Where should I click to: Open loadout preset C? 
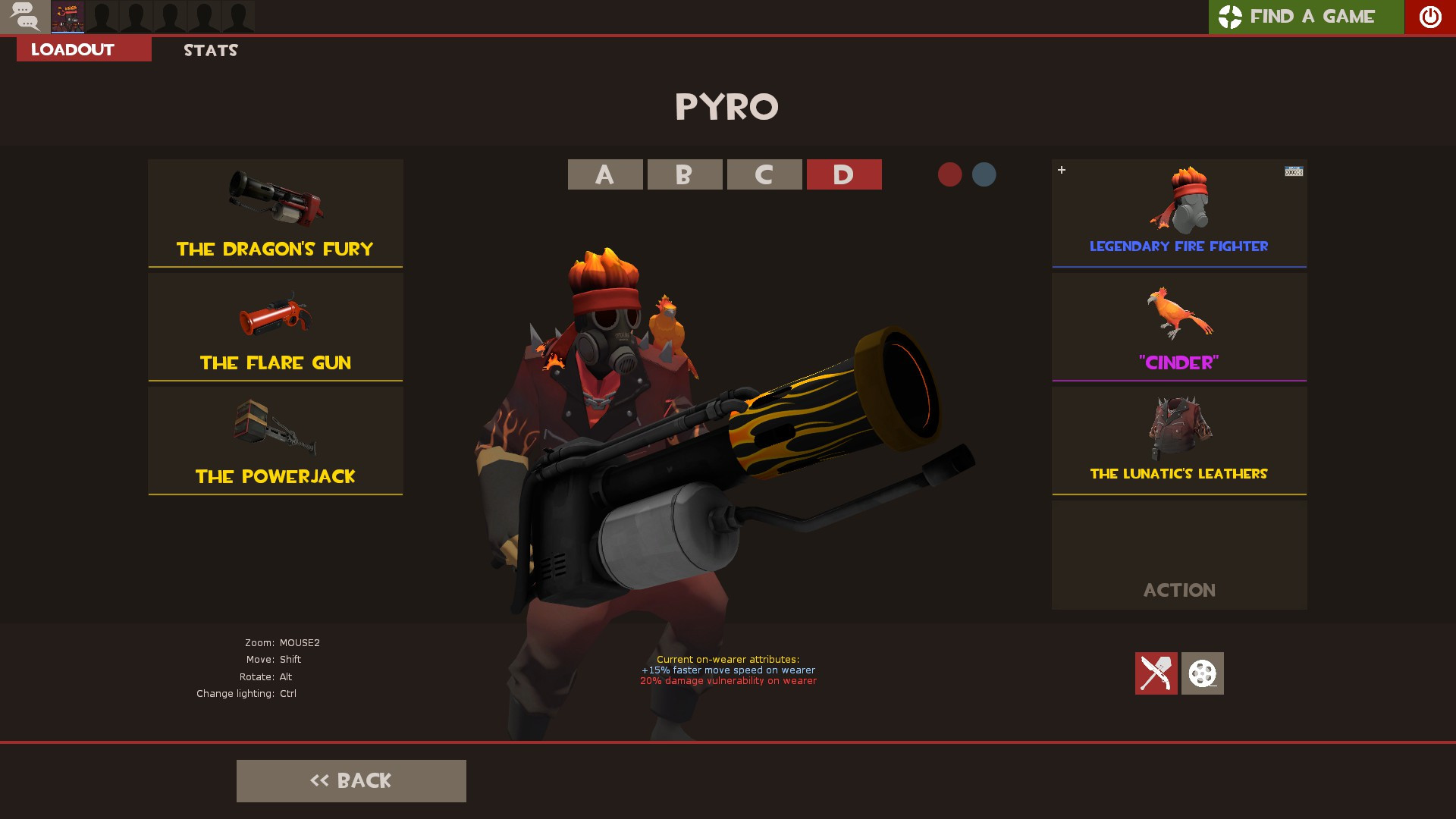(x=764, y=174)
